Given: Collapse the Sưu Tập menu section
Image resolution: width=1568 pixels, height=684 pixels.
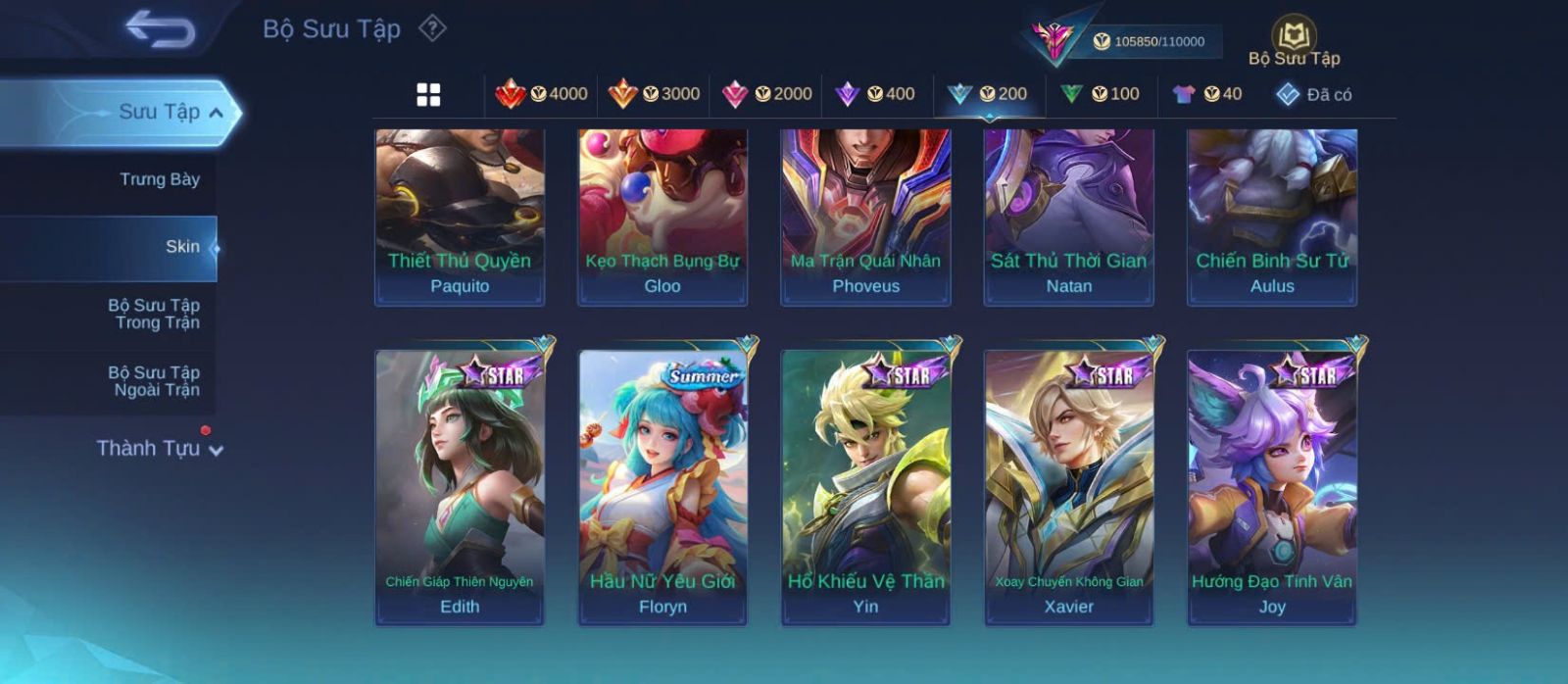Looking at the screenshot, I should point(216,113).
